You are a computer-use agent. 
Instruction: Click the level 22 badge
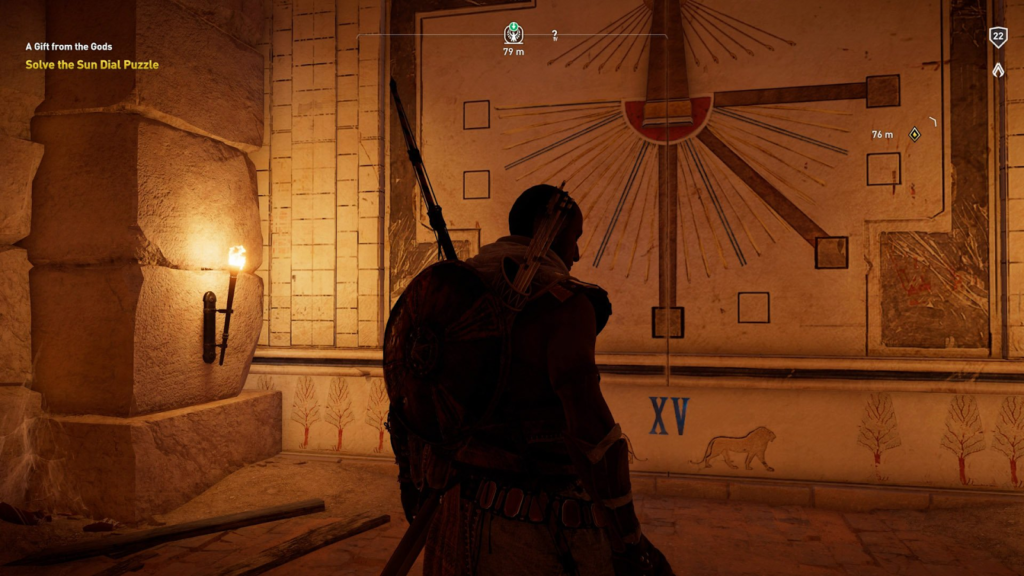pyautogui.click(x=997, y=37)
